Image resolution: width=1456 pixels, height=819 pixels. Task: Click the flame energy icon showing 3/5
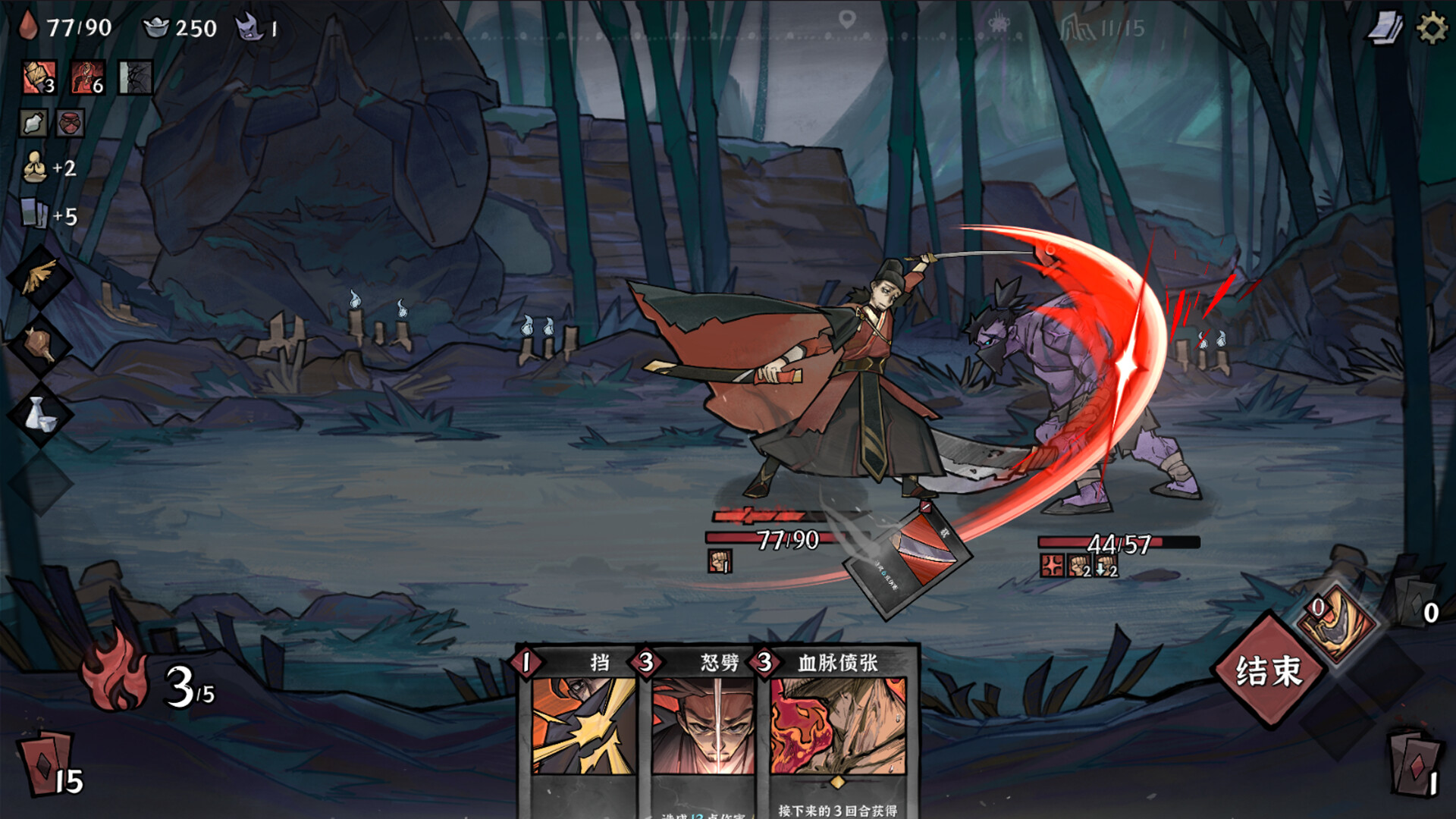(x=114, y=675)
